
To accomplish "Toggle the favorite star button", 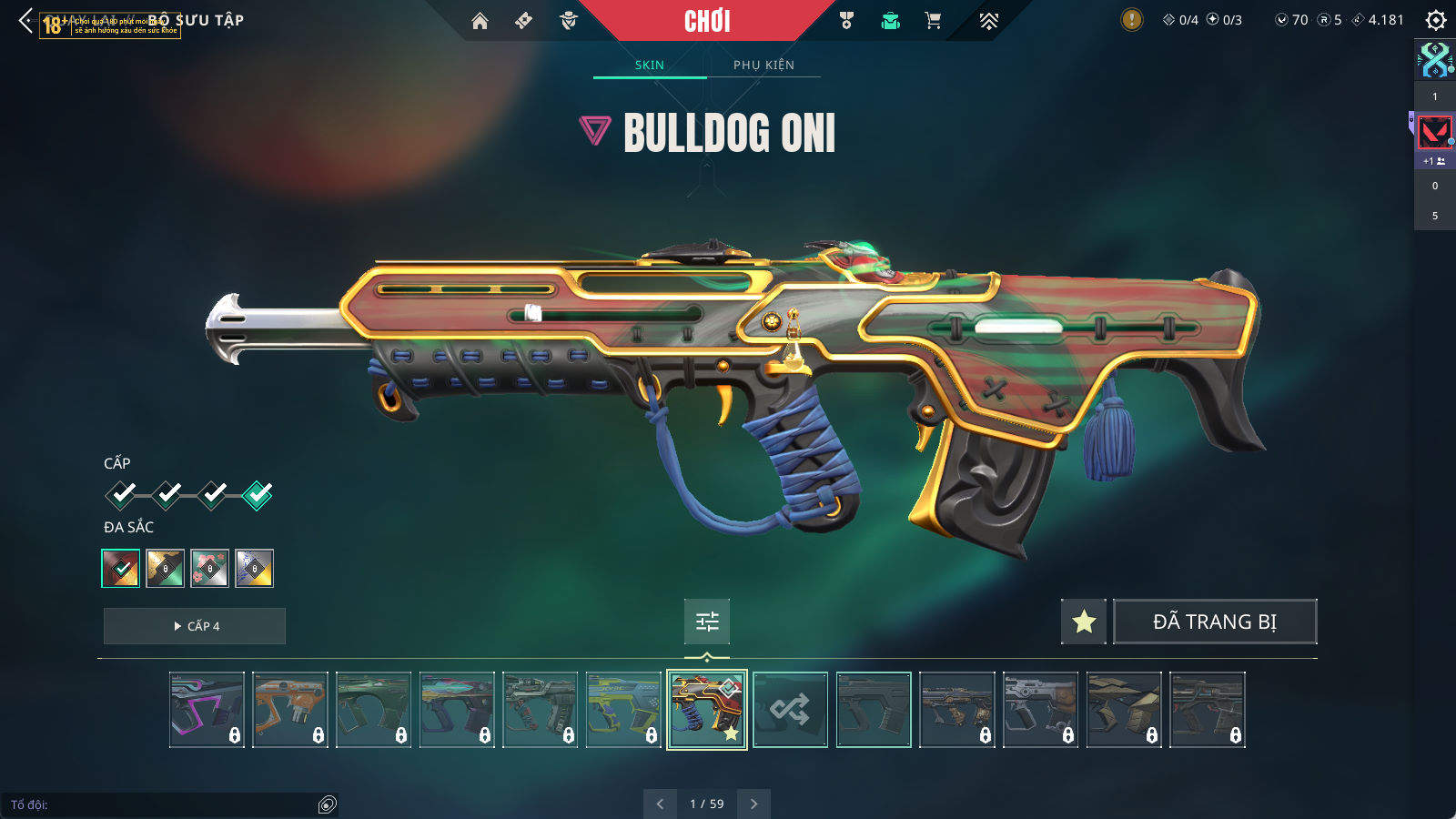I will point(1084,622).
